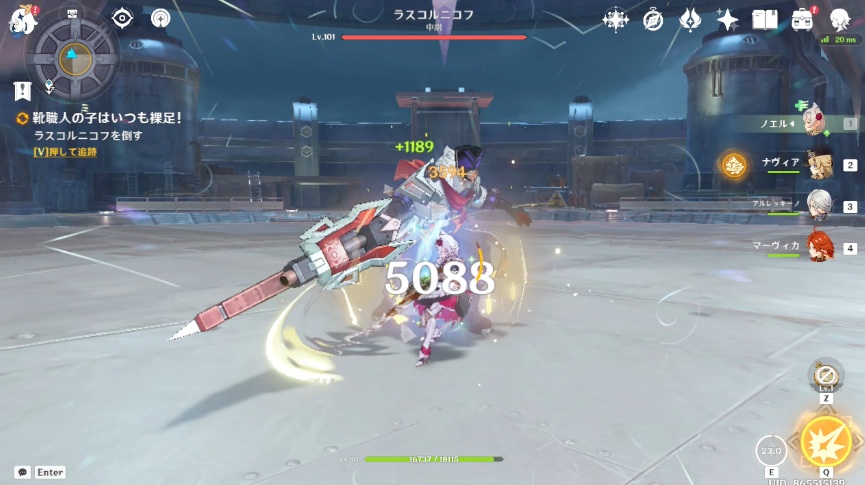Viewport: 865px width, 485px height.
Task: Open the open-book tutorial icon
Action: tap(765, 19)
